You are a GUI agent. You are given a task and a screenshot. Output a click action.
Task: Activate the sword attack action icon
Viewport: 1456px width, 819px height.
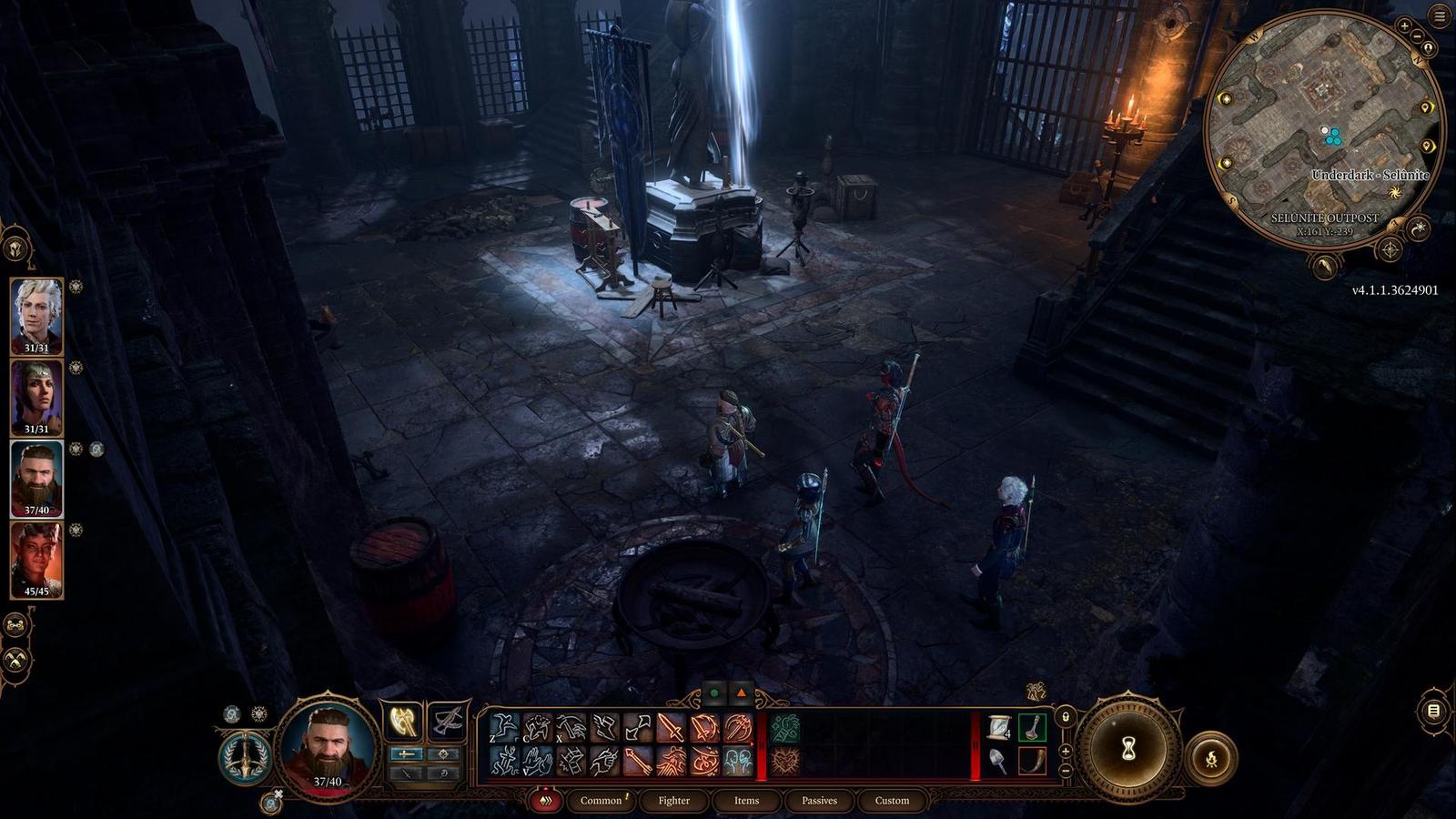click(x=671, y=728)
